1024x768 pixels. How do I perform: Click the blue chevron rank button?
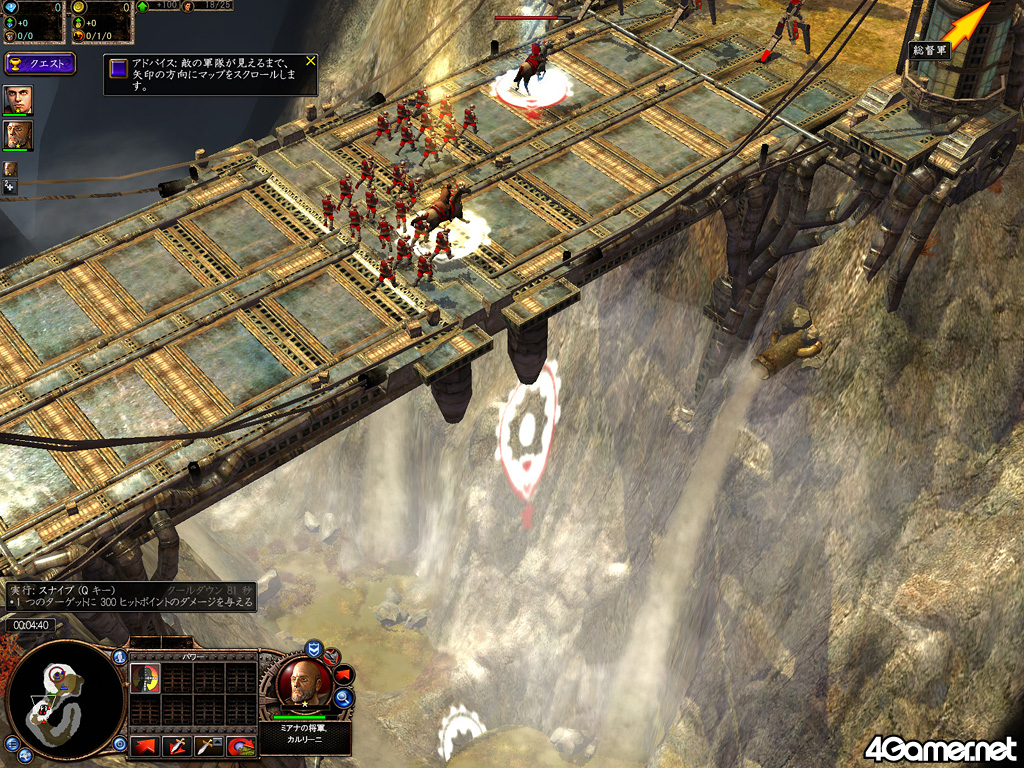(x=313, y=648)
